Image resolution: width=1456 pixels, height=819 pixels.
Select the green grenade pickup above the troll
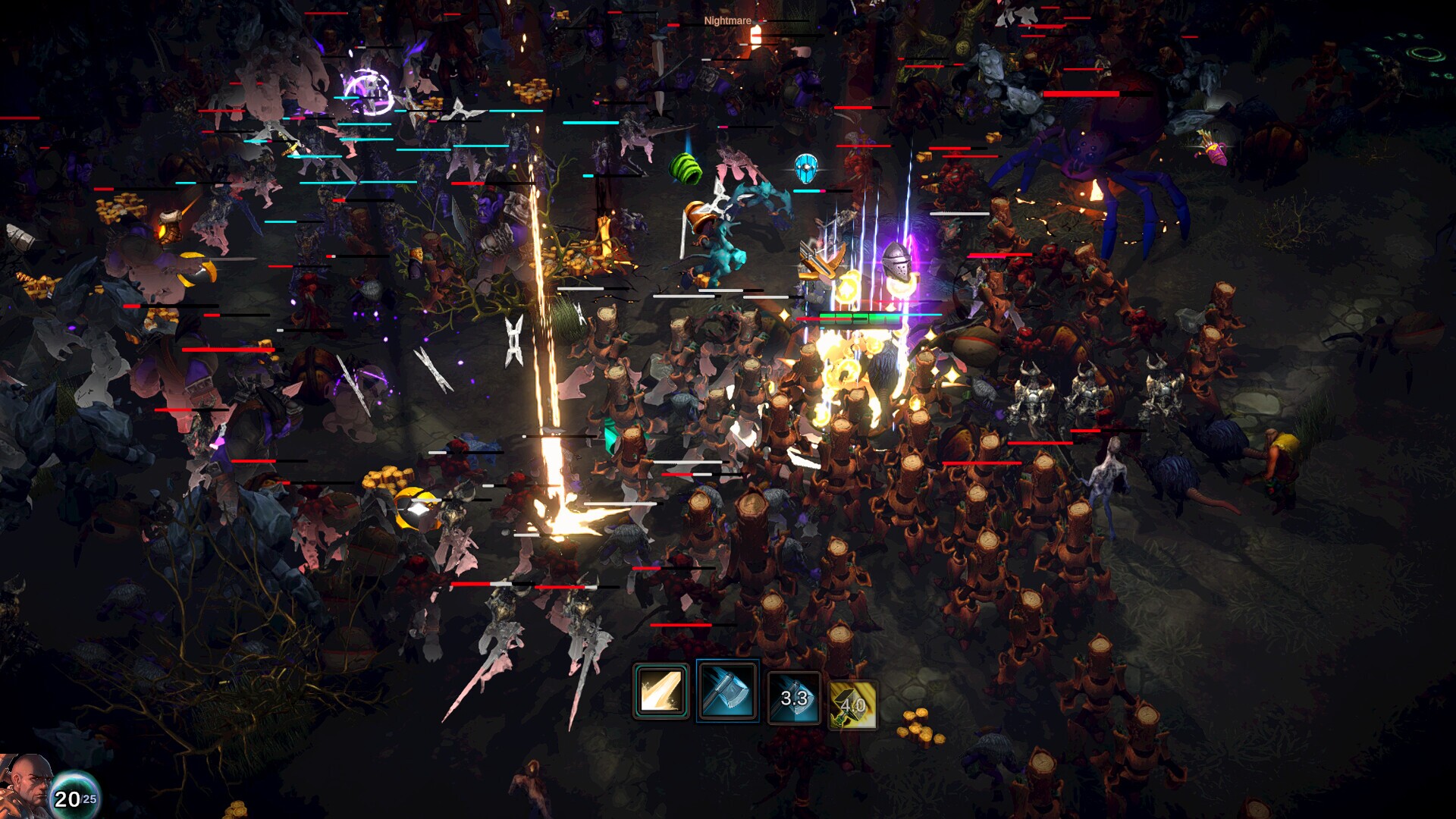pyautogui.click(x=687, y=167)
